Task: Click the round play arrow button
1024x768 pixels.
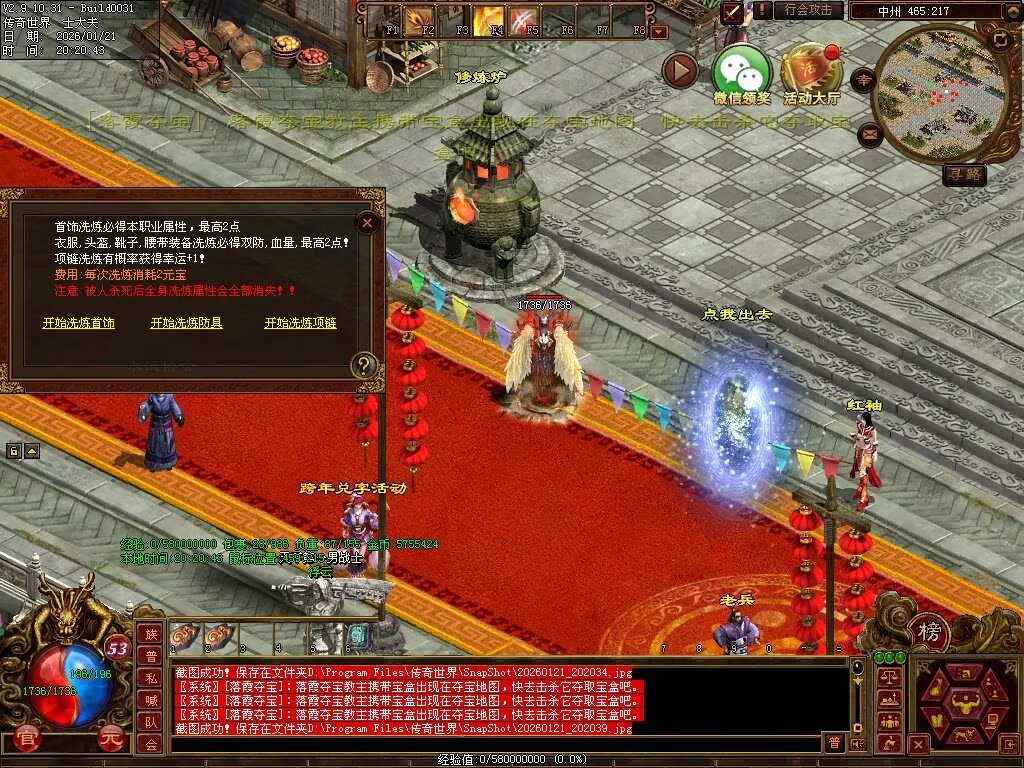Action: tap(680, 70)
